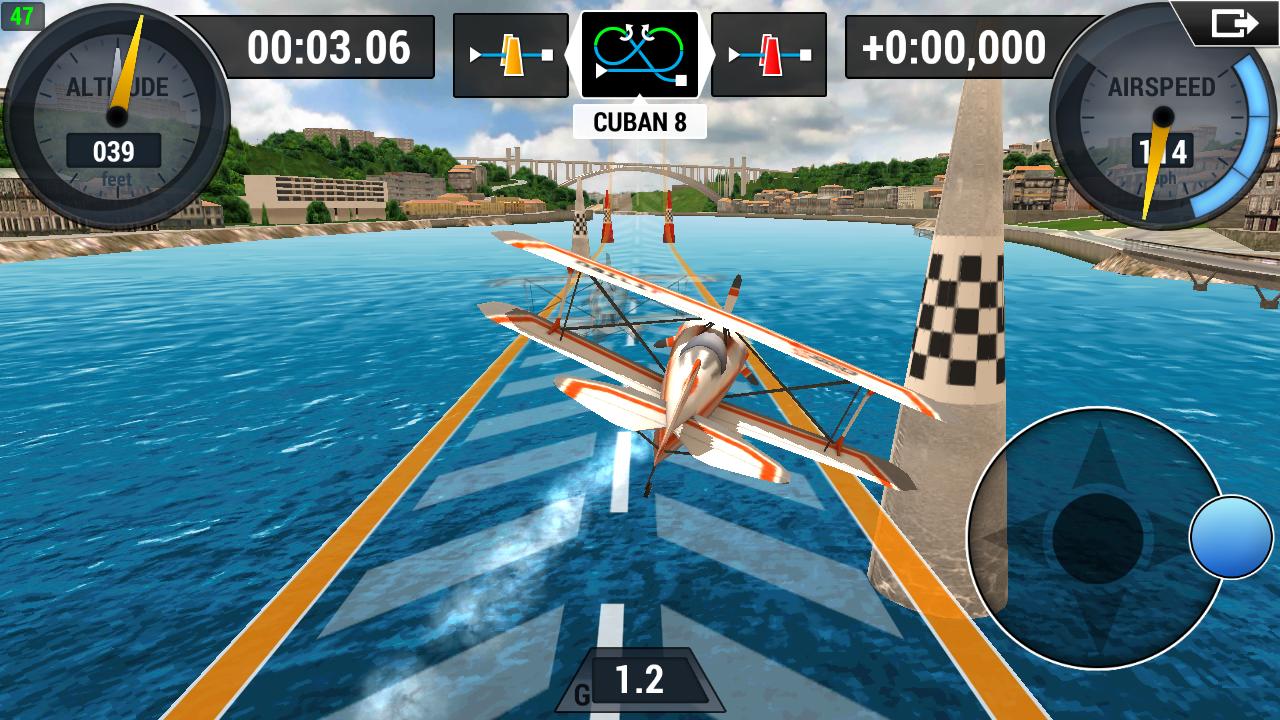
Task: Tap the virtual joystick's dark center
Action: point(1097,539)
